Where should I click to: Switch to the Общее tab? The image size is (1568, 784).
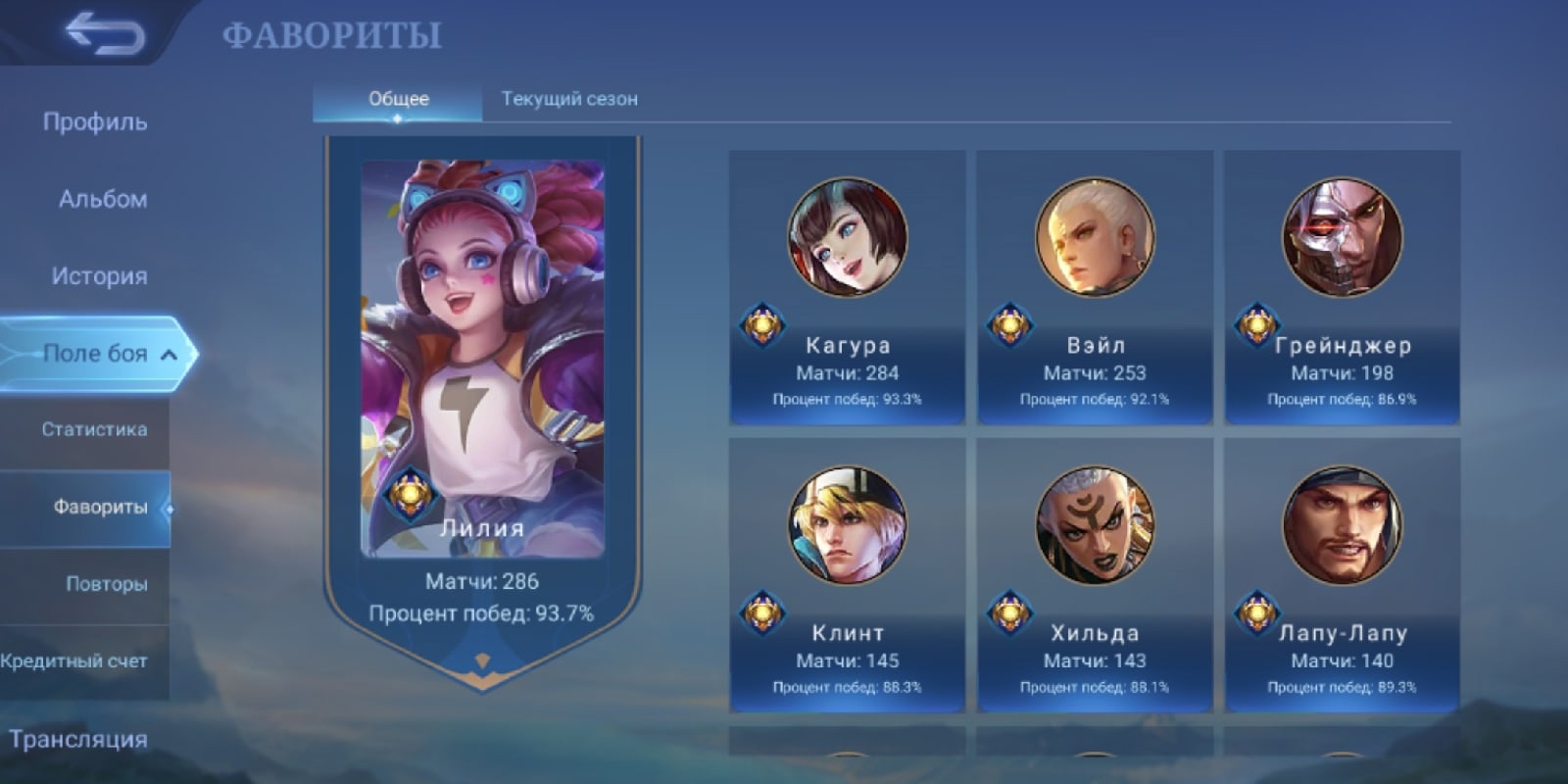pos(398,99)
